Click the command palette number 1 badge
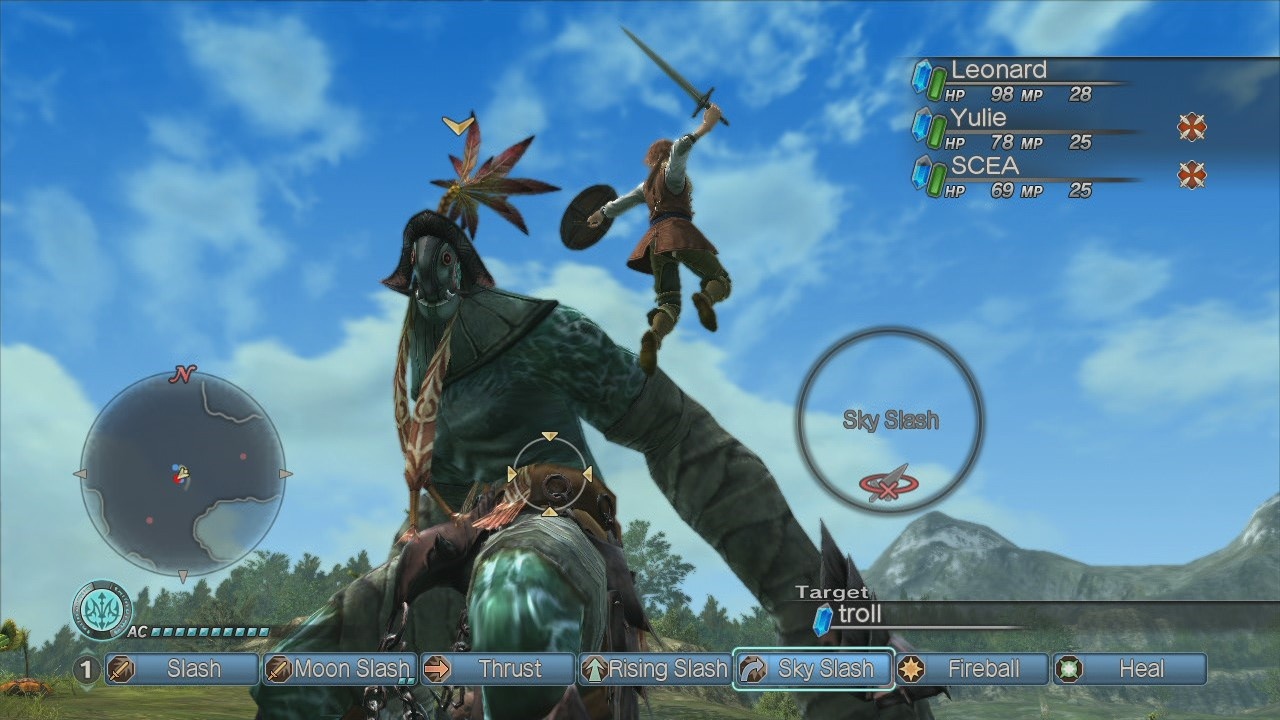This screenshot has height=720, width=1280. pyautogui.click(x=87, y=669)
